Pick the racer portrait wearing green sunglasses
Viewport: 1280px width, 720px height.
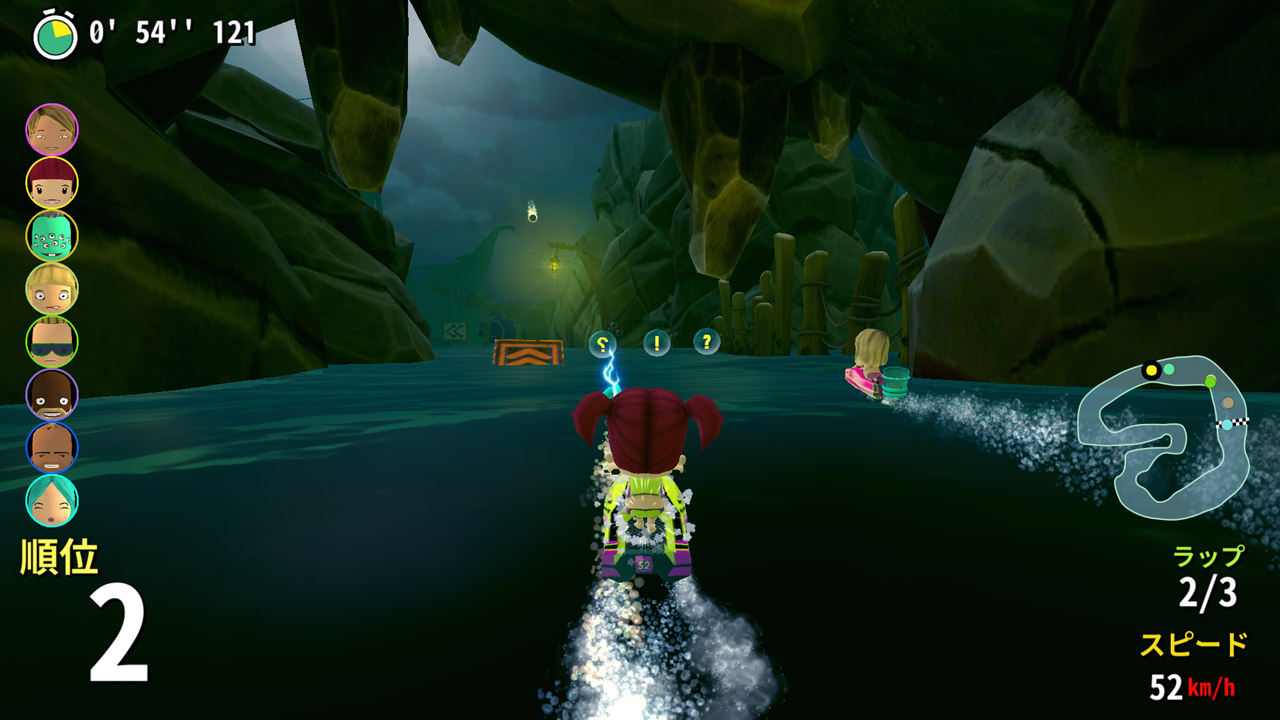click(x=52, y=342)
